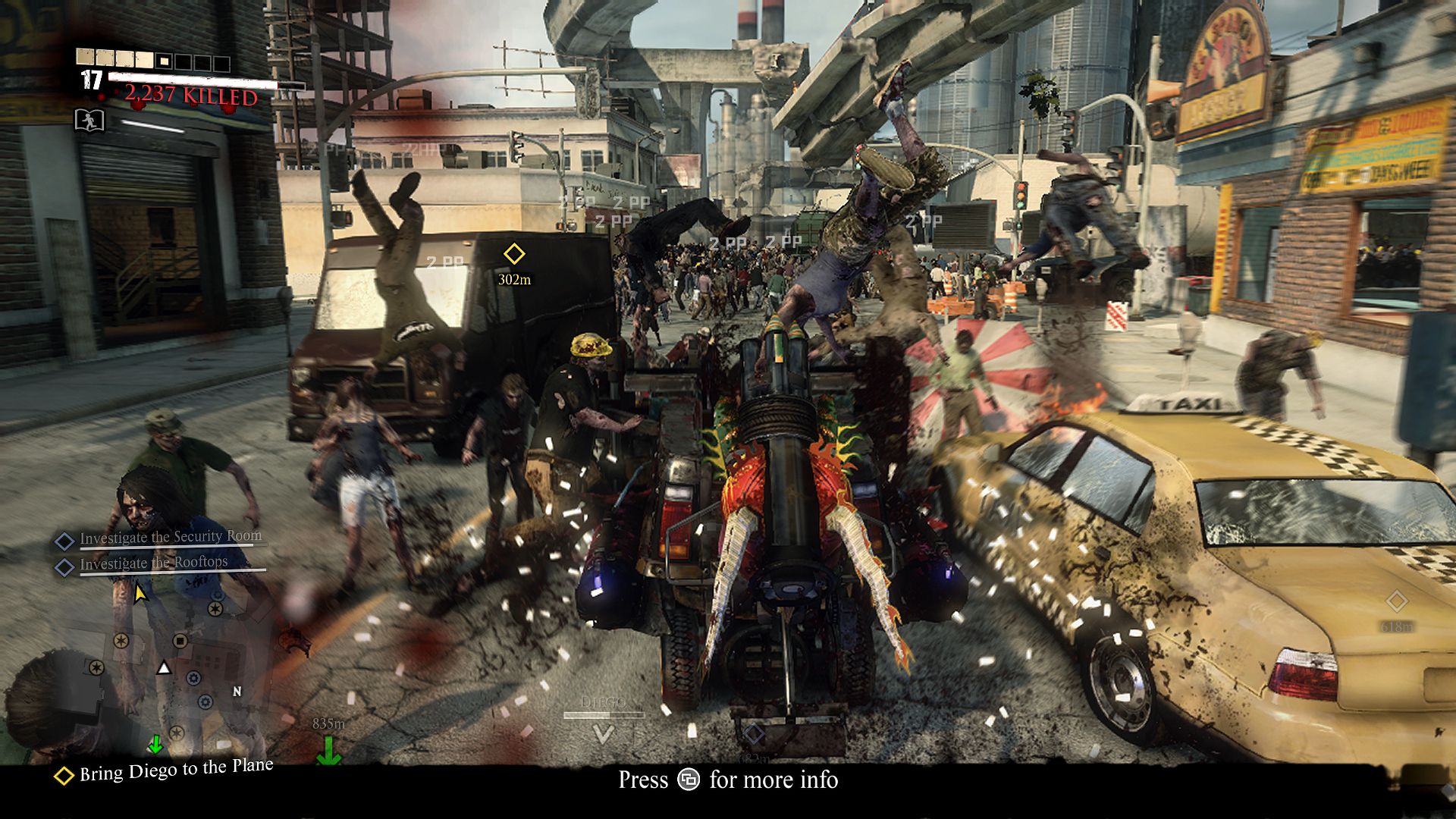The height and width of the screenshot is (819, 1456).
Task: Select the Investigate the Security Room objective
Action: click(x=170, y=538)
